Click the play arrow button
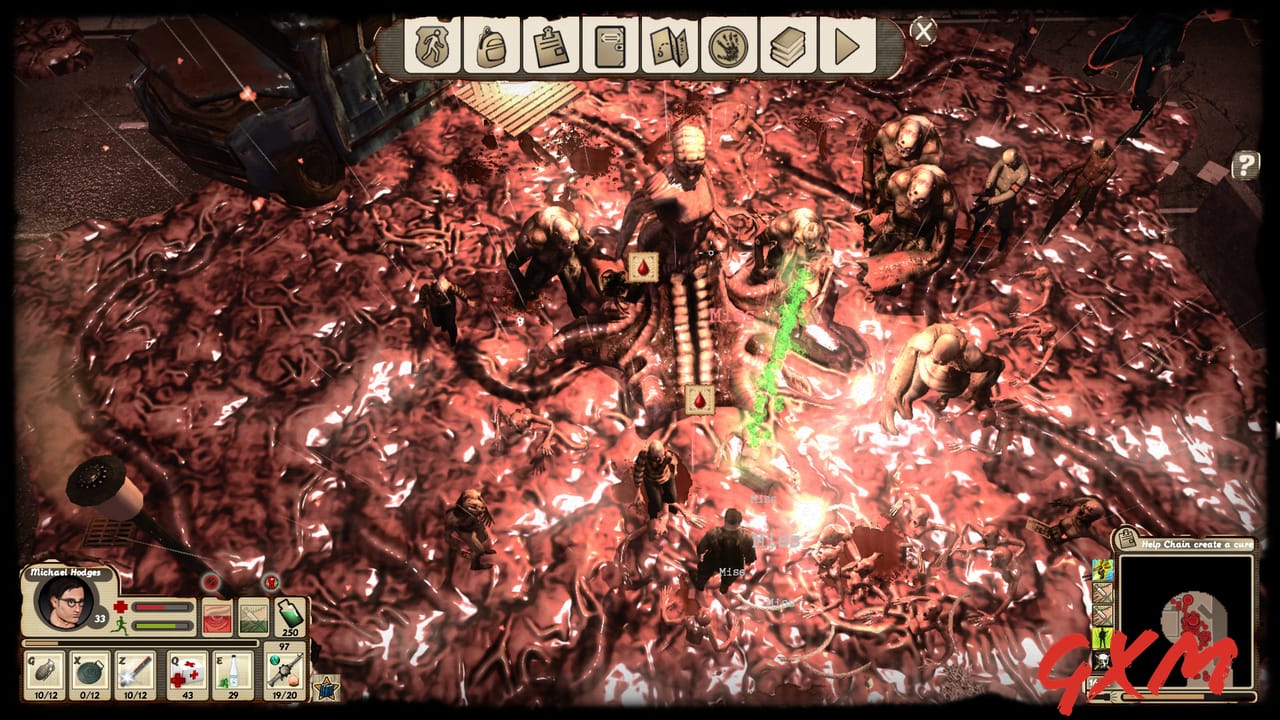This screenshot has height=720, width=1280. (847, 46)
